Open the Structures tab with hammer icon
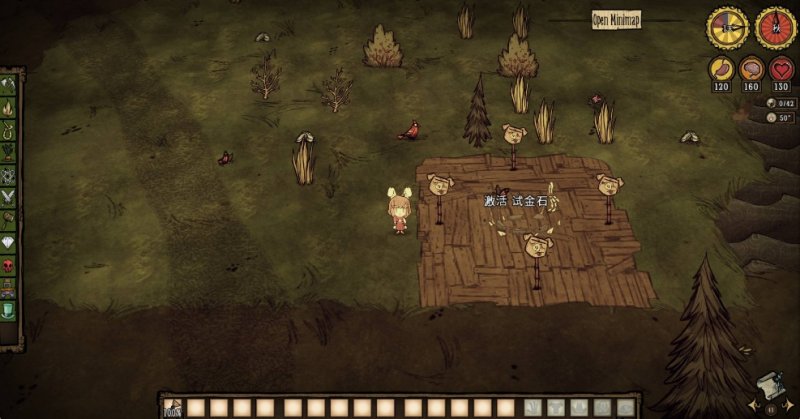The height and width of the screenshot is (419, 800). click(9, 220)
